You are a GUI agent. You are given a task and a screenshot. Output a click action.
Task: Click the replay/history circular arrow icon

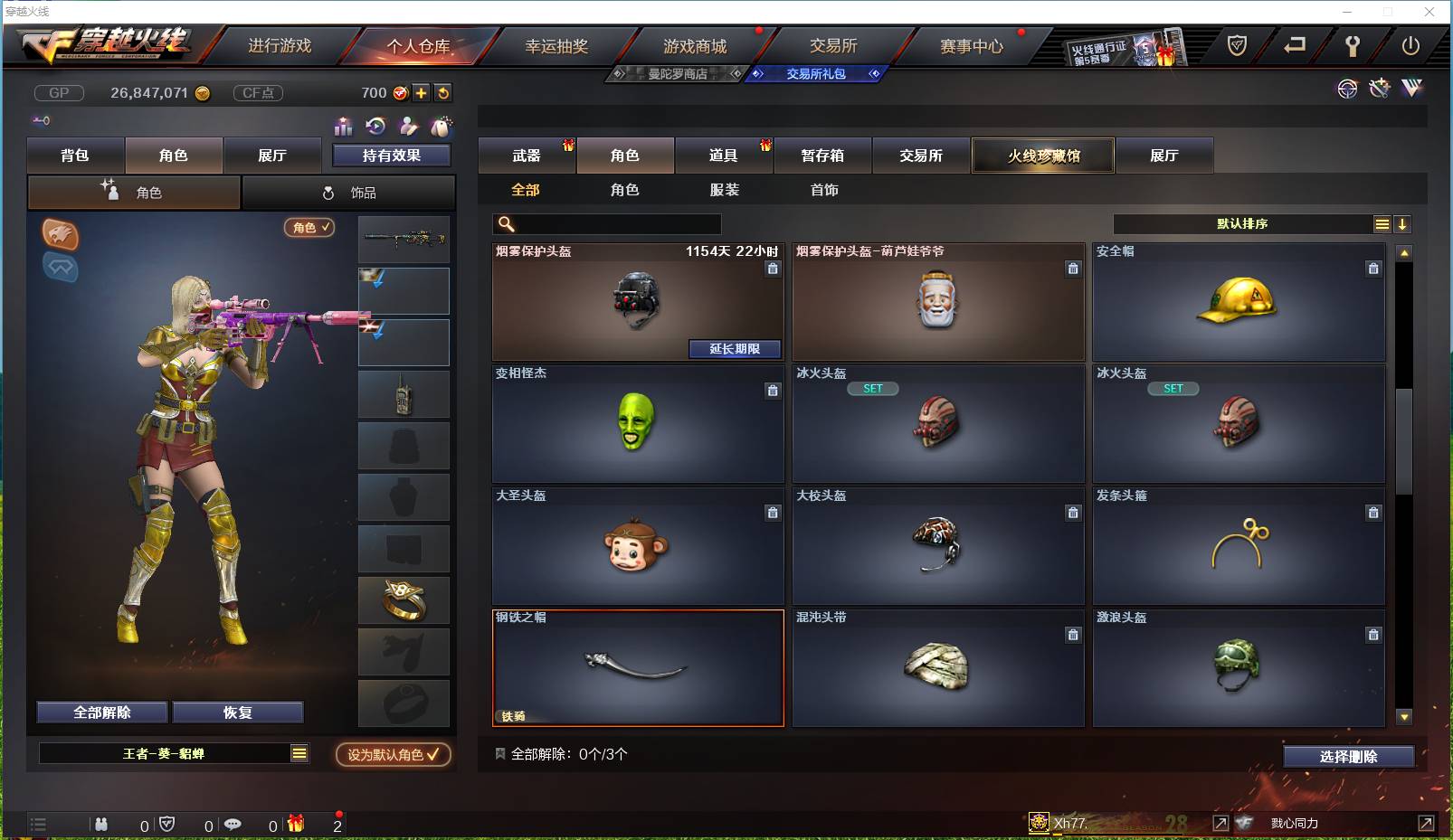point(375,127)
